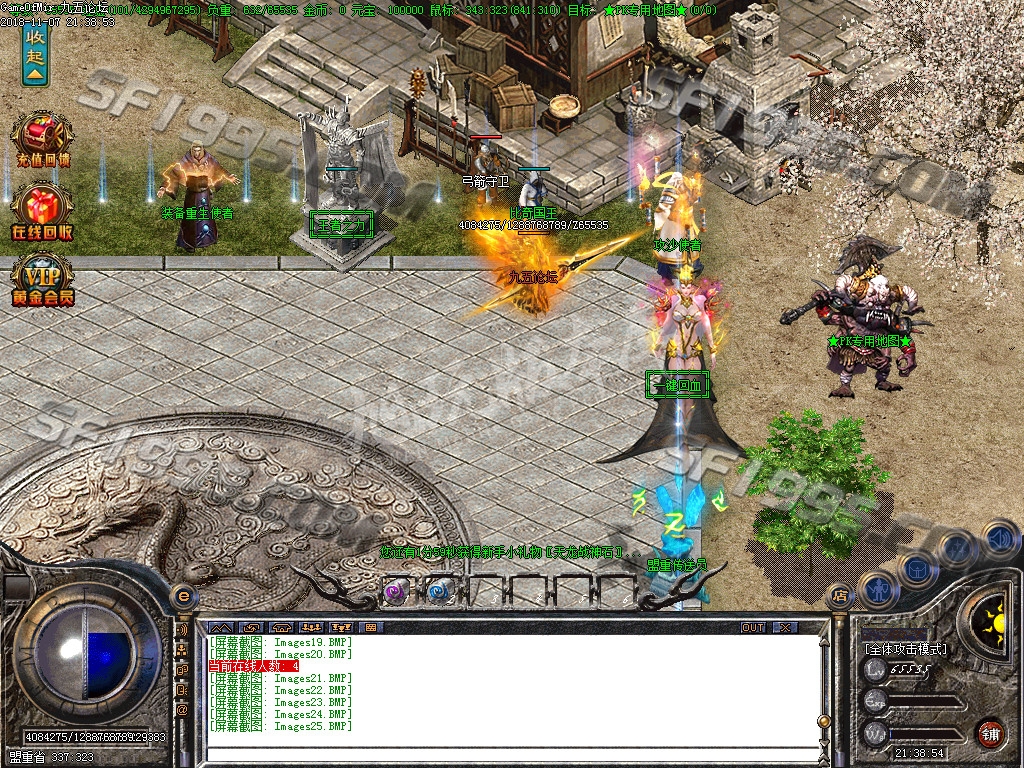Use the purple scroll in the belt
The width and height of the screenshot is (1024, 768).
[397, 590]
